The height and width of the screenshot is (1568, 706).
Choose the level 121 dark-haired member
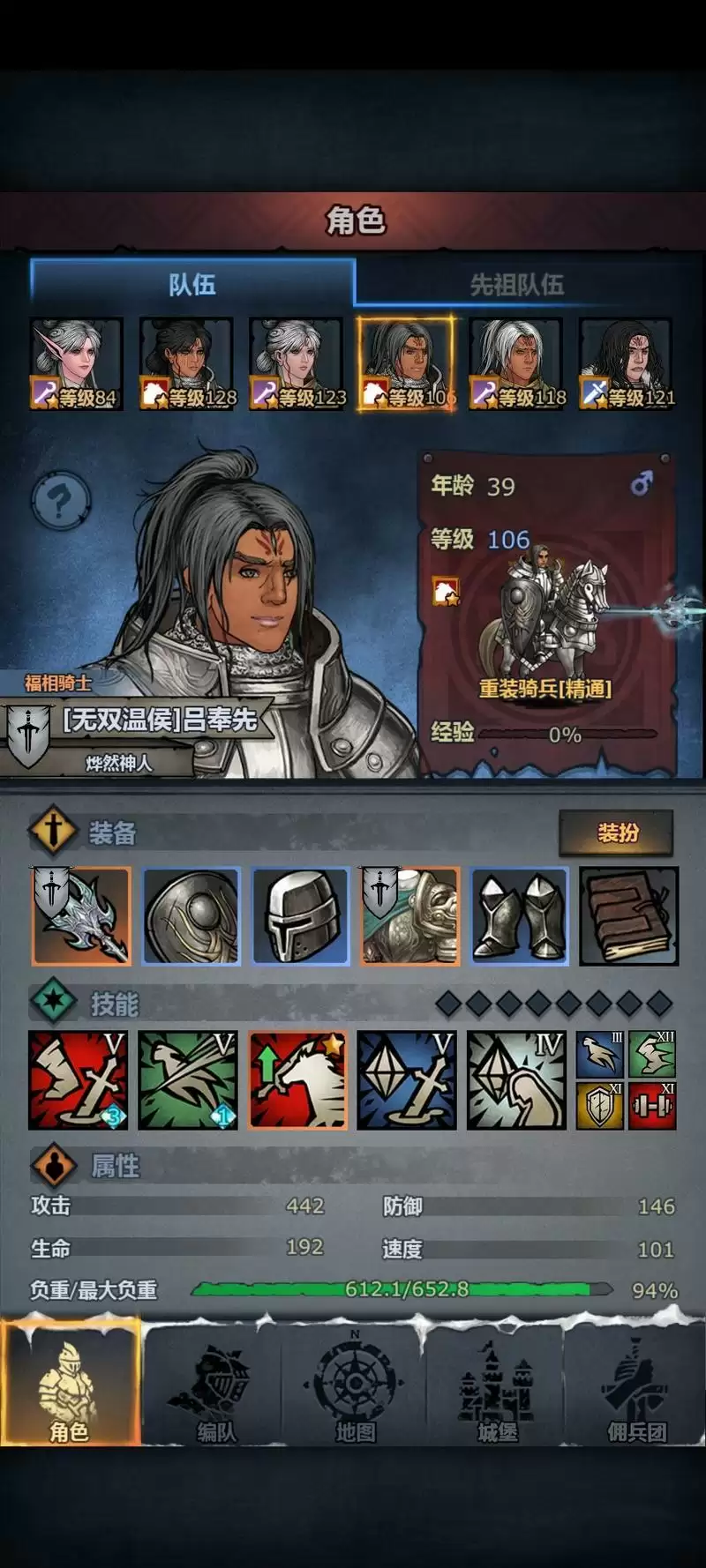626,364
